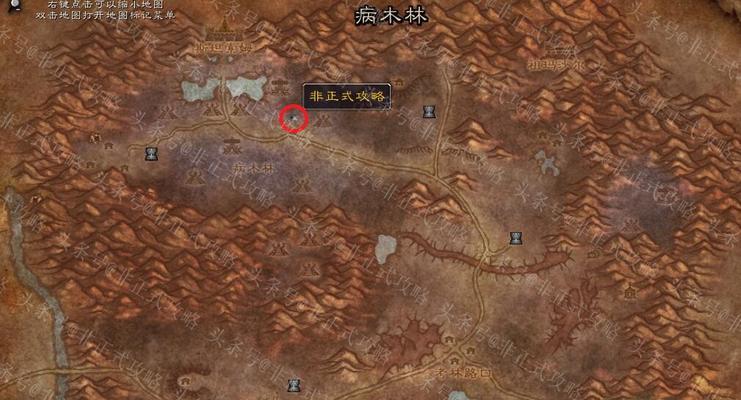Pick the tower marker beside the long scar
The width and height of the screenshot is (741, 400).
(516, 237)
